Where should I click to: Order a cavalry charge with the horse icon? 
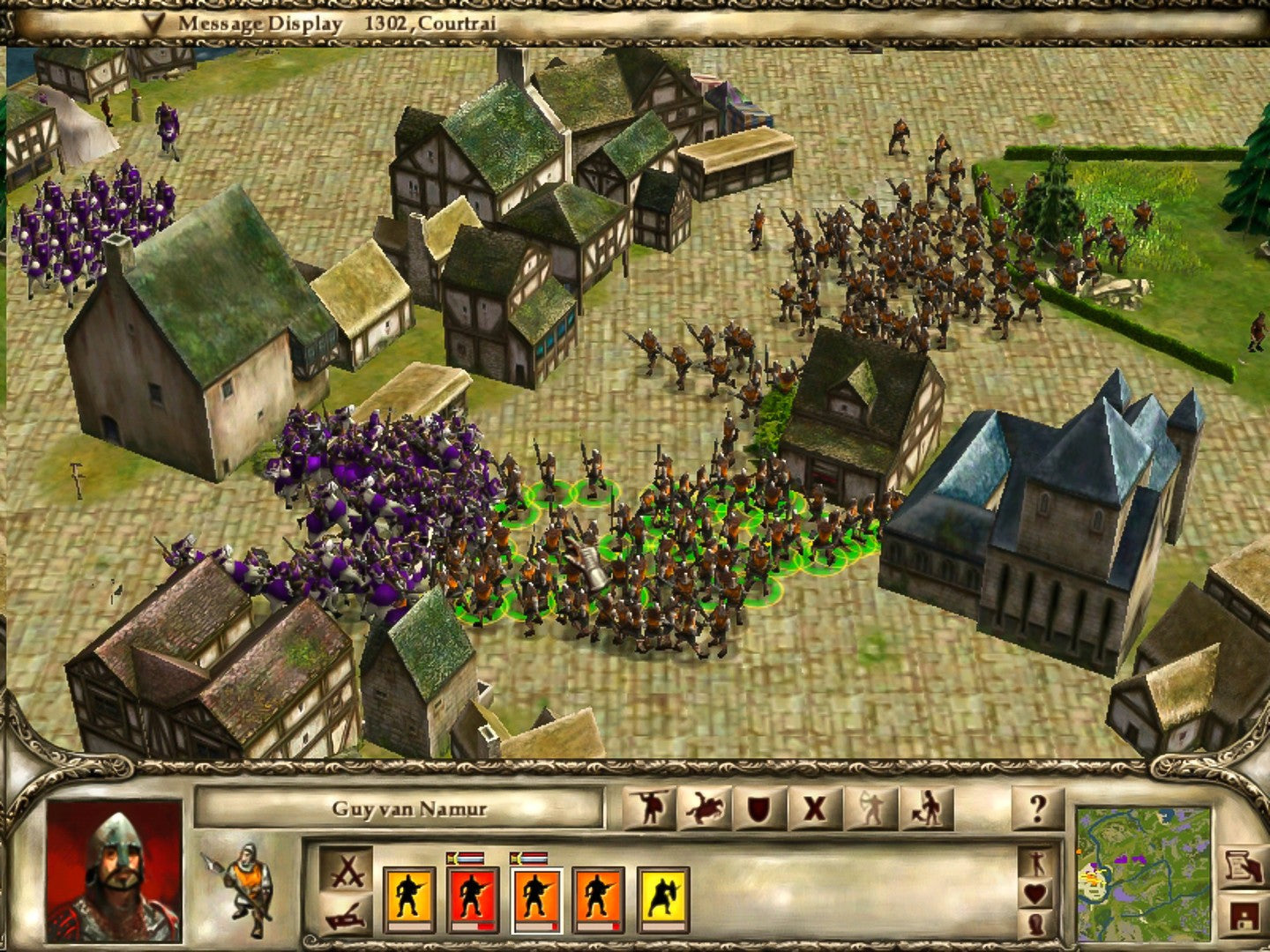click(703, 807)
